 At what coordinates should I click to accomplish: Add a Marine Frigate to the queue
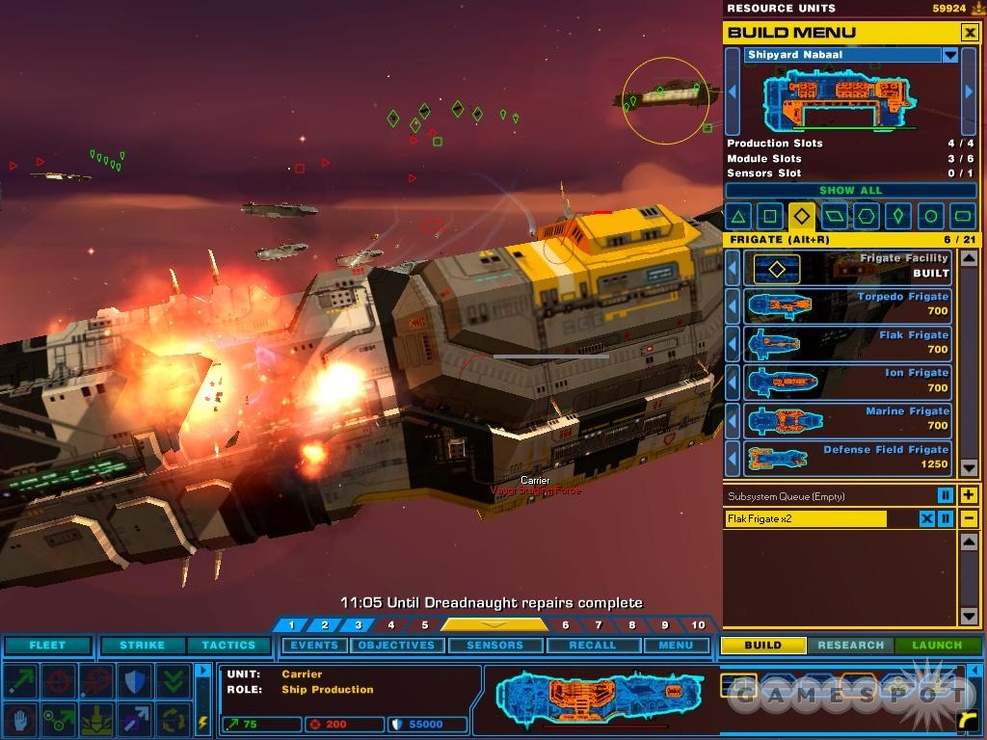tap(846, 419)
